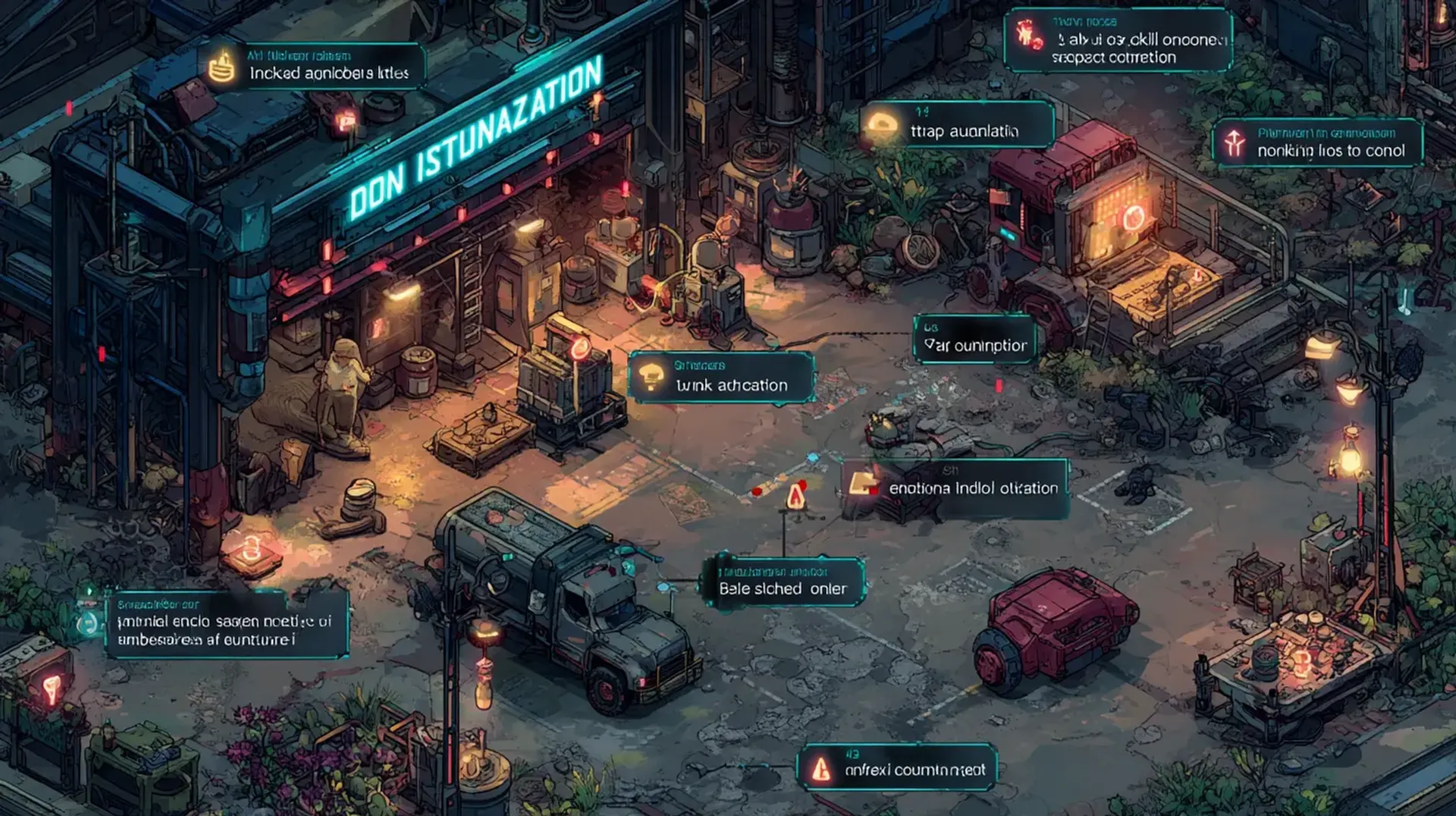
Task: Open the 'ambesarem af euntunrei' info panel
Action: 226,624
